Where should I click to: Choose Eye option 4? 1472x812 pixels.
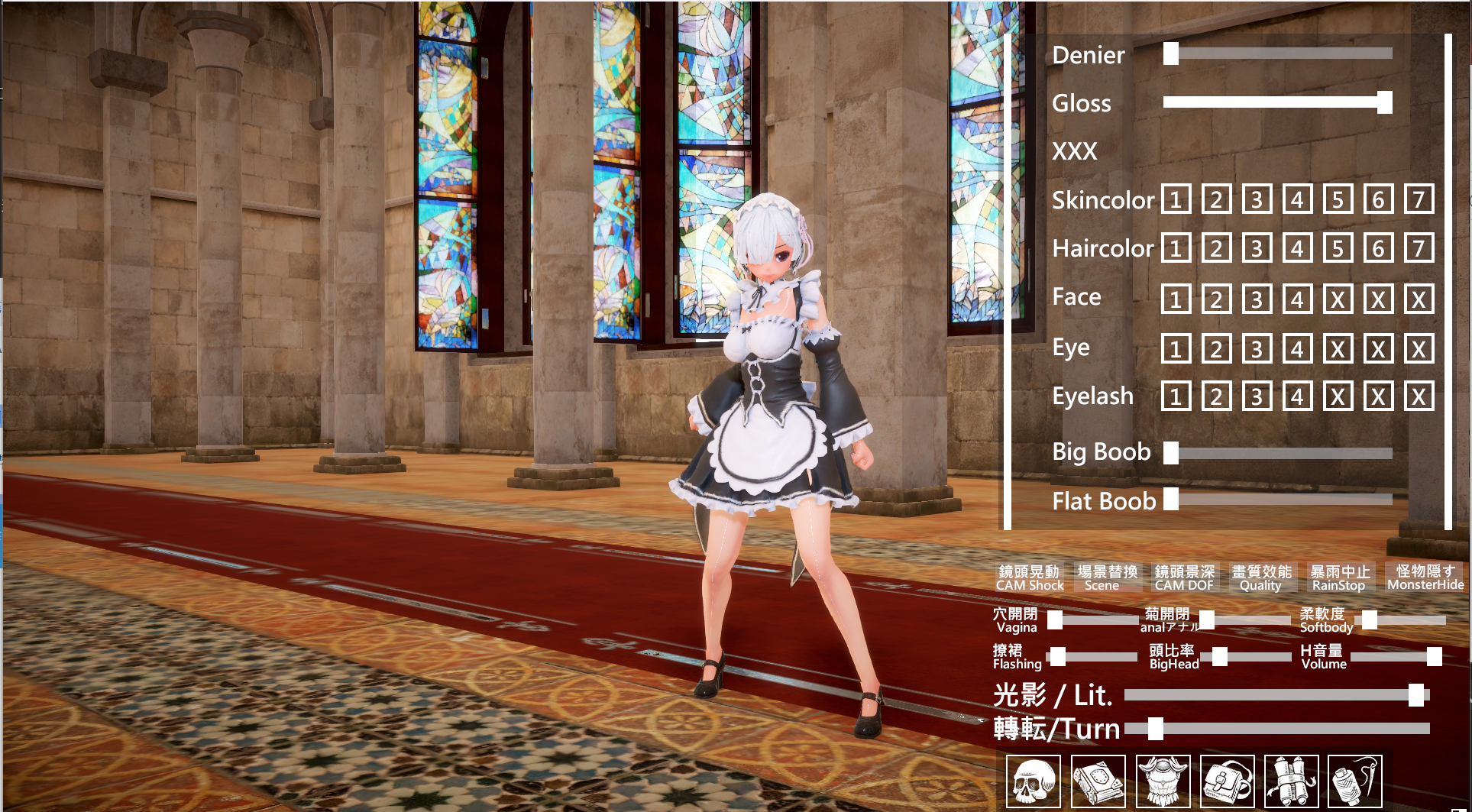click(x=1297, y=349)
